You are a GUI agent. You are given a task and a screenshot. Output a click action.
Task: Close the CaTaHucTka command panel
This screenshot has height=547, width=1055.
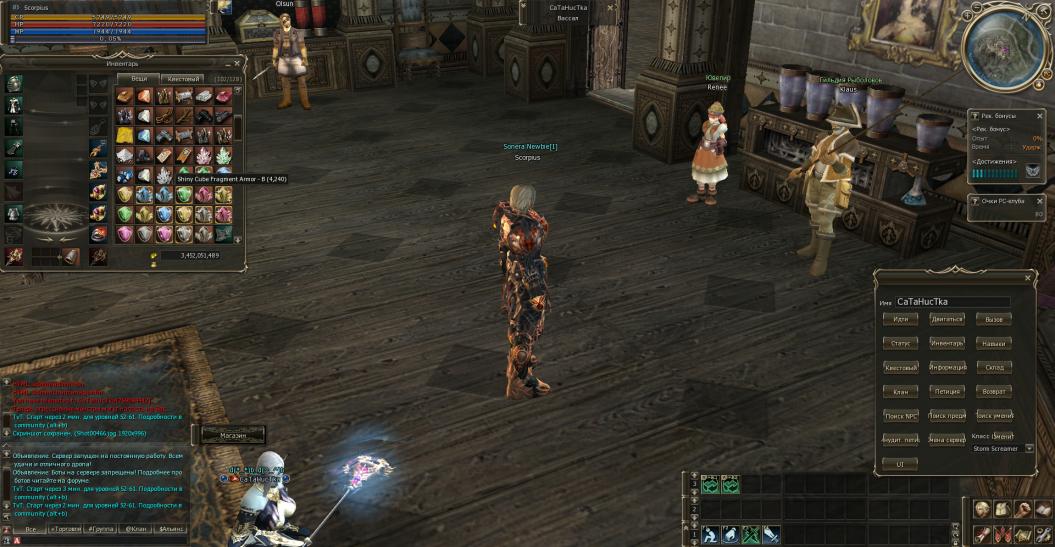pos(1028,278)
